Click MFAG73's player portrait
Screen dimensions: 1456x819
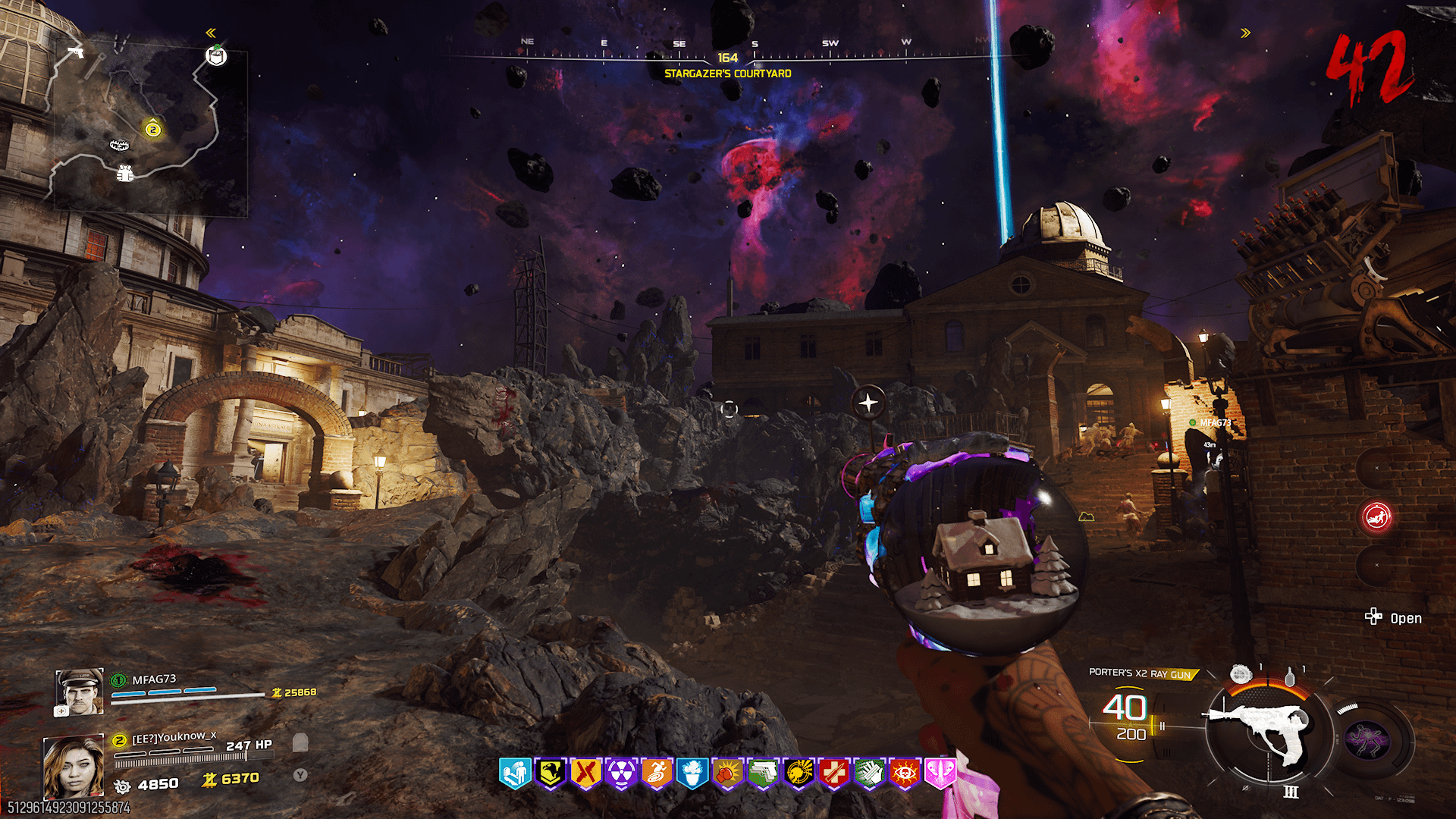pyautogui.click(x=80, y=692)
